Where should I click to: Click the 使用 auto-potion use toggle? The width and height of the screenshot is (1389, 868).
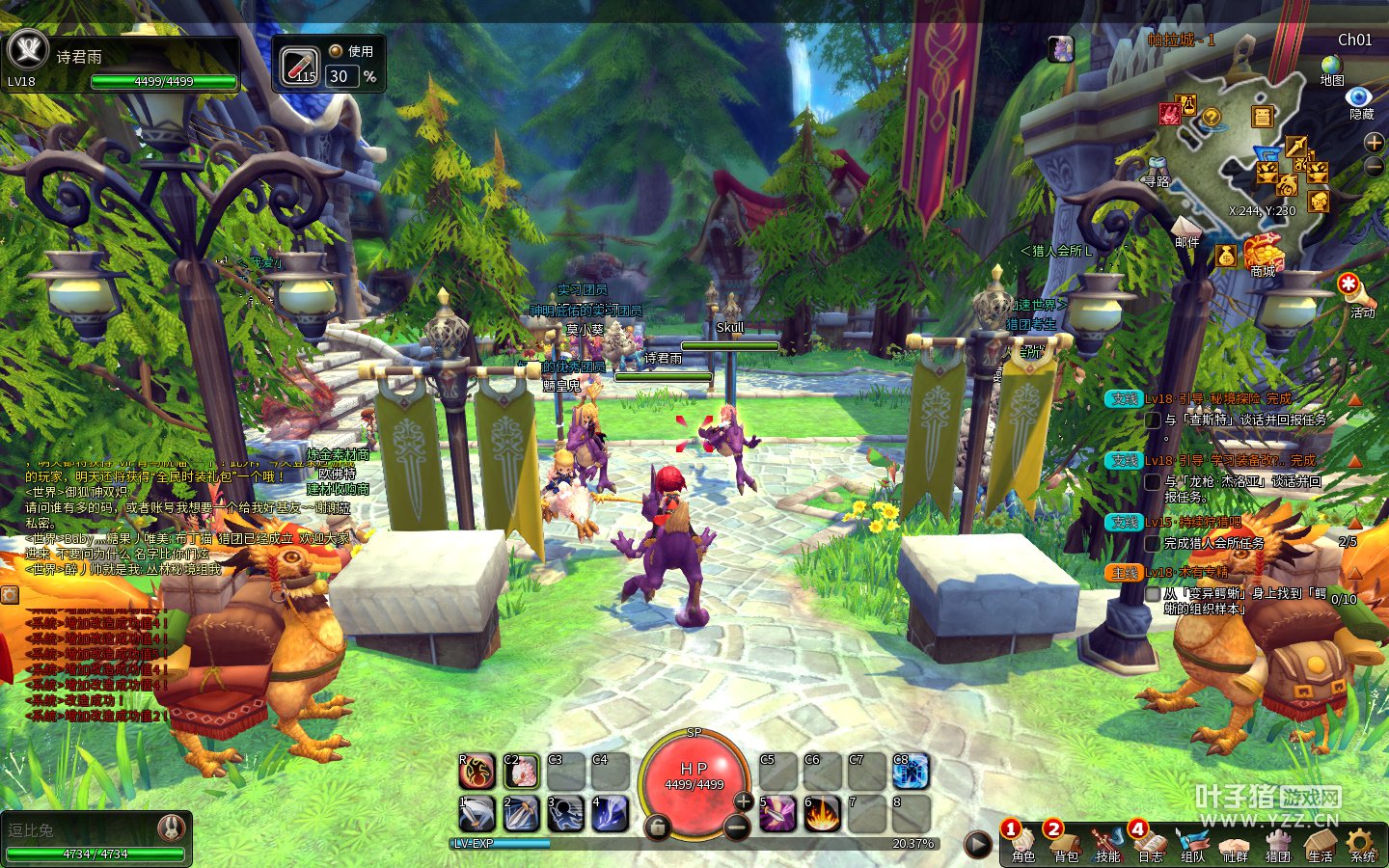[x=336, y=51]
